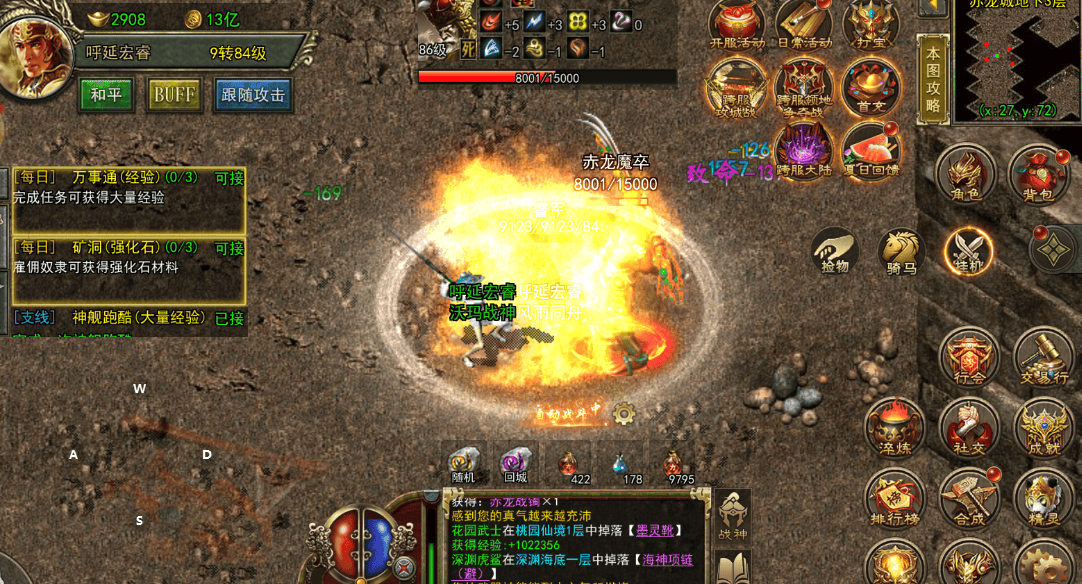Tap the 捡物 pick-up items icon
Screen dimensions: 1082x584
click(834, 250)
